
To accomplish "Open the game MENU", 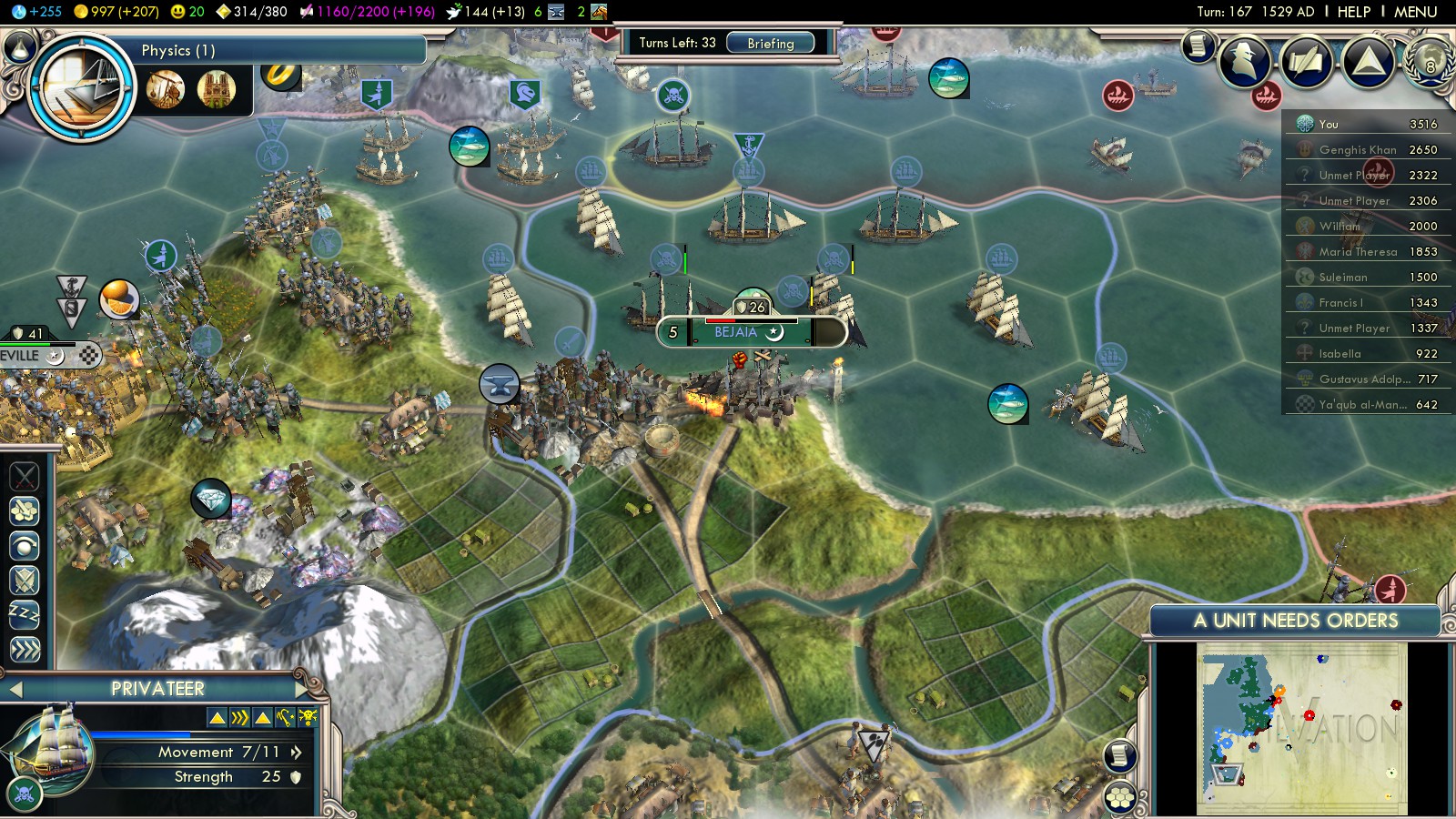I will tap(1415, 12).
